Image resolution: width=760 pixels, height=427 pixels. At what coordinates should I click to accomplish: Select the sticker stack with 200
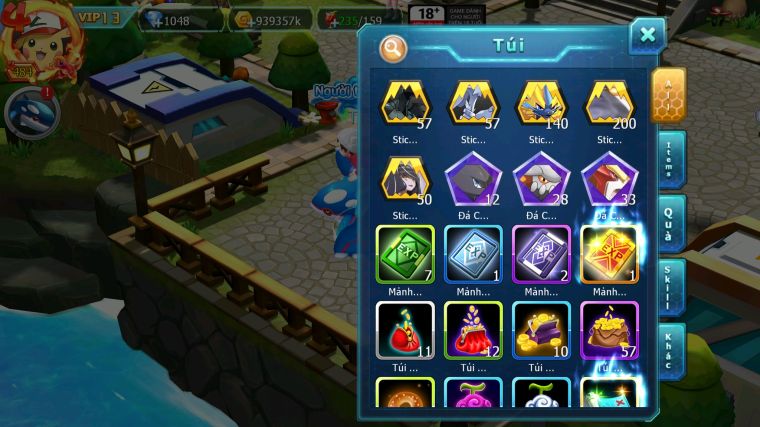609,104
